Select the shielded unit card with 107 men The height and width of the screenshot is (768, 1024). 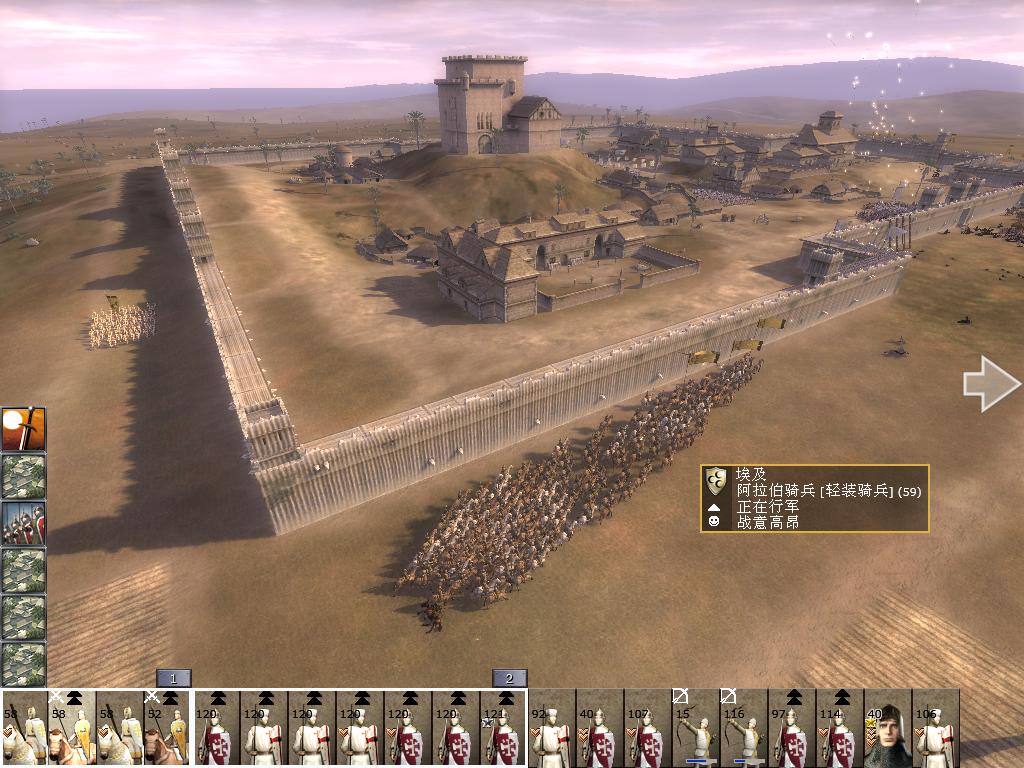point(647,728)
